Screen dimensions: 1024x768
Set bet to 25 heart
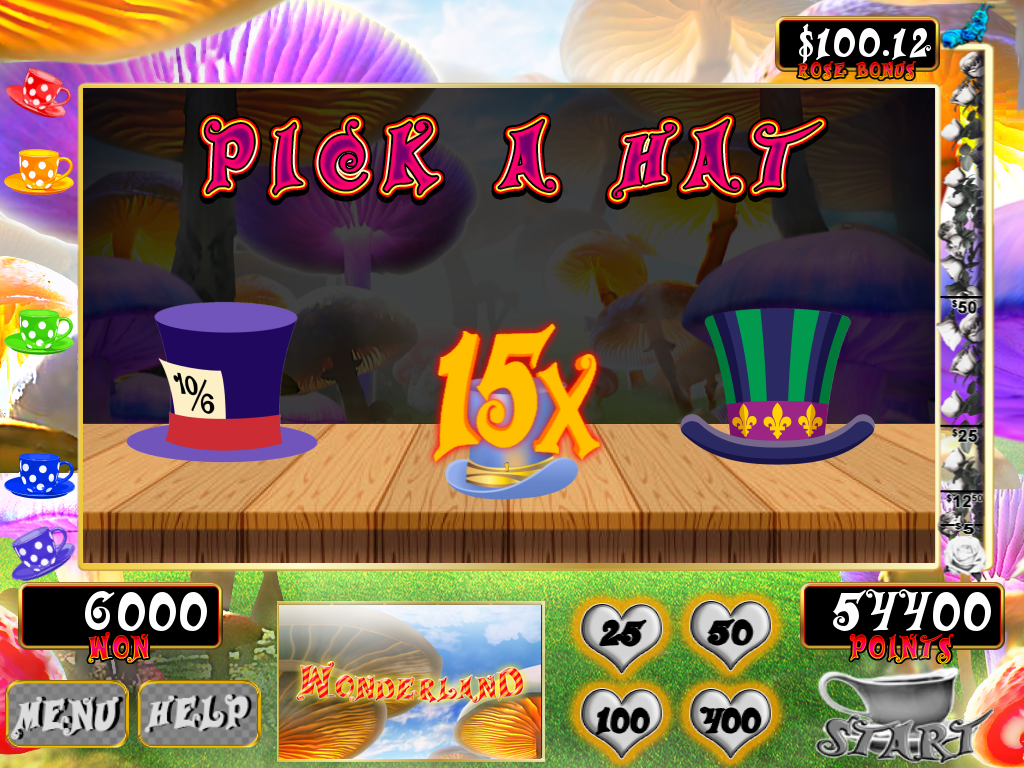(x=621, y=631)
